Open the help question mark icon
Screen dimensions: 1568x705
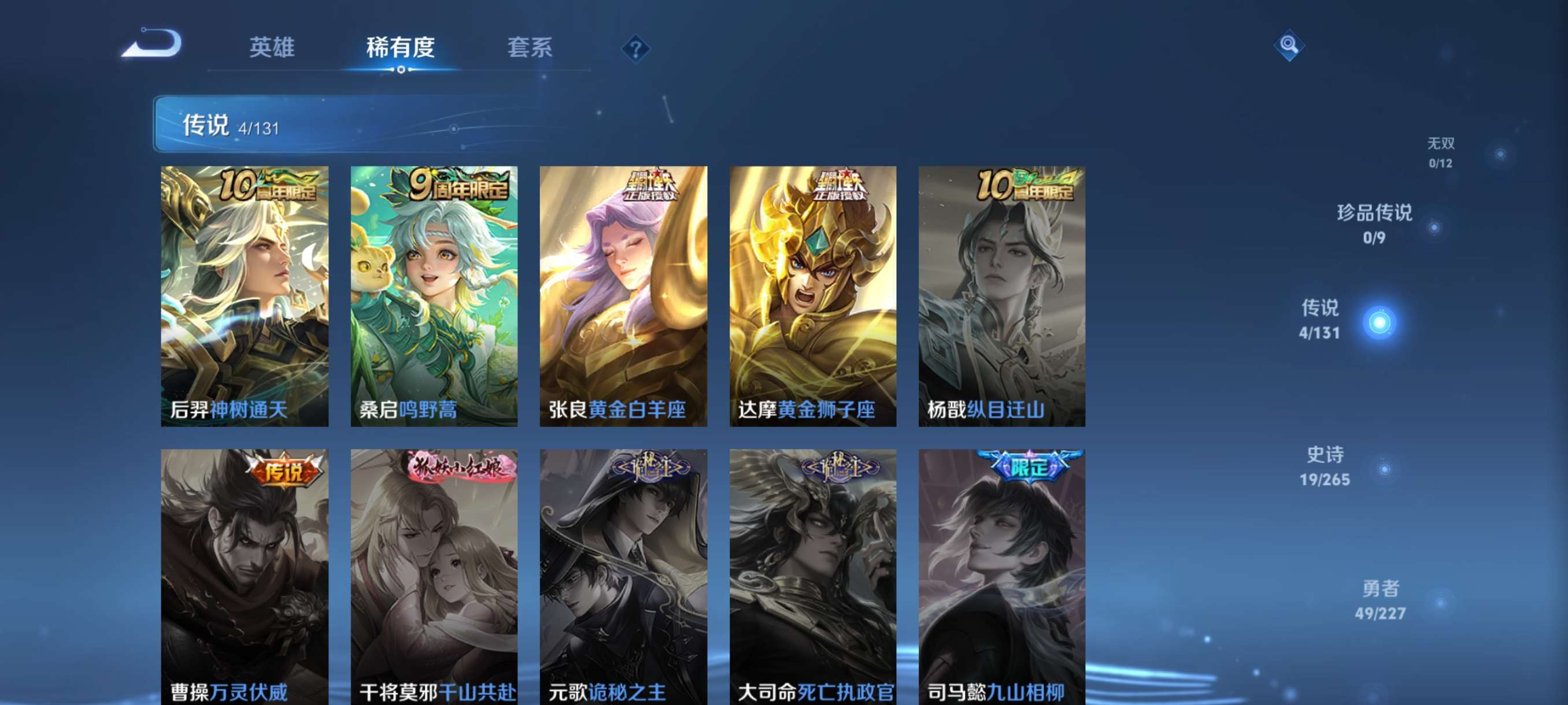click(635, 50)
